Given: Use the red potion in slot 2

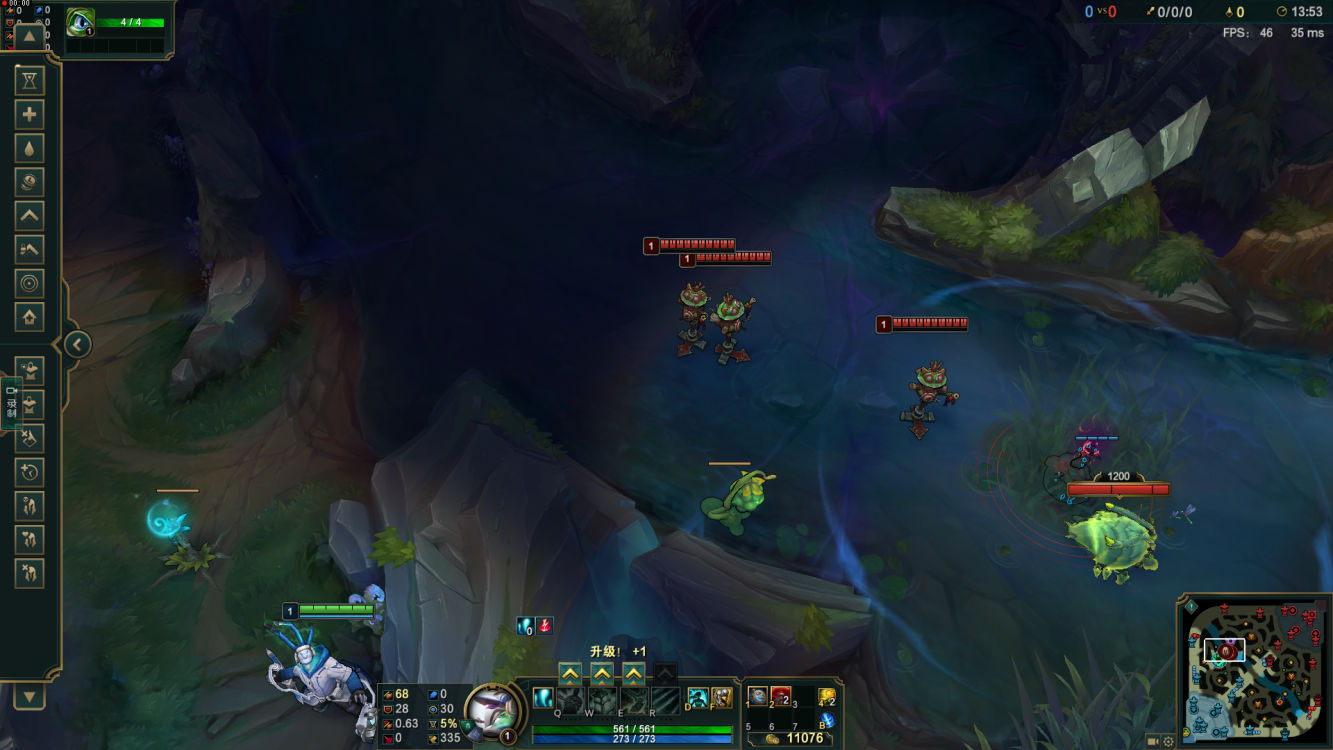Looking at the screenshot, I should (781, 696).
